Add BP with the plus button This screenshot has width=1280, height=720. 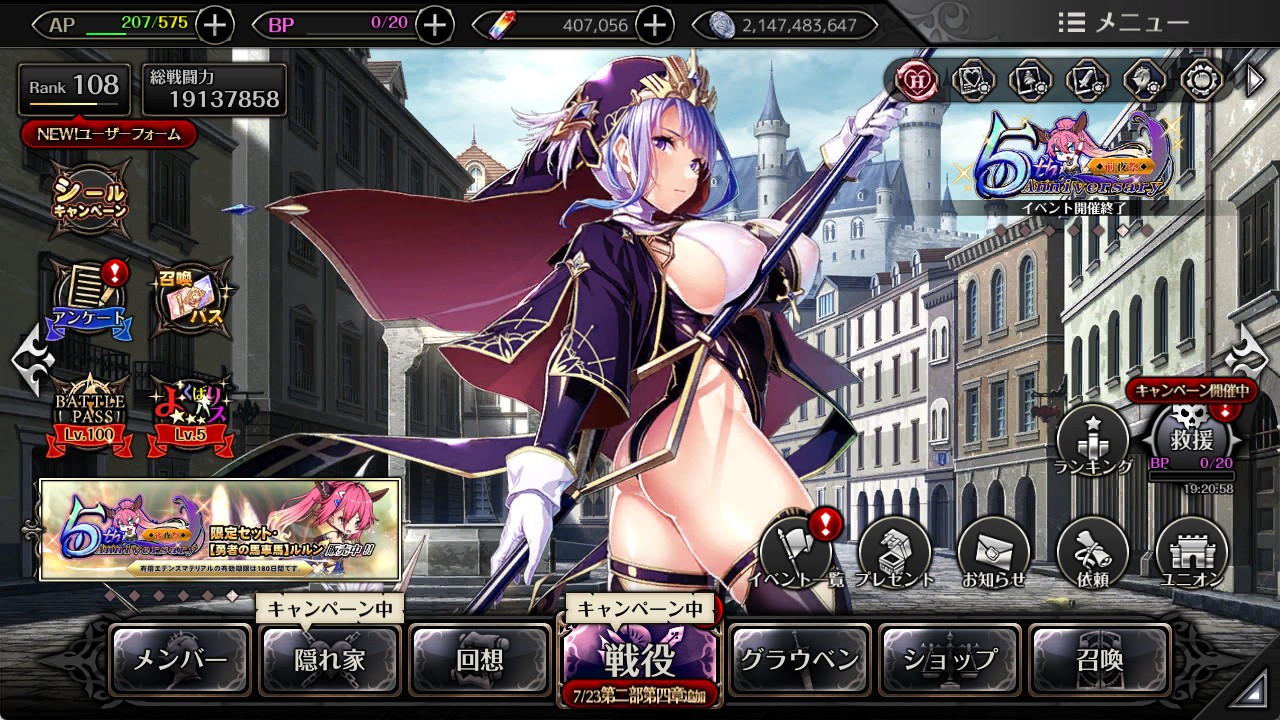pos(434,25)
